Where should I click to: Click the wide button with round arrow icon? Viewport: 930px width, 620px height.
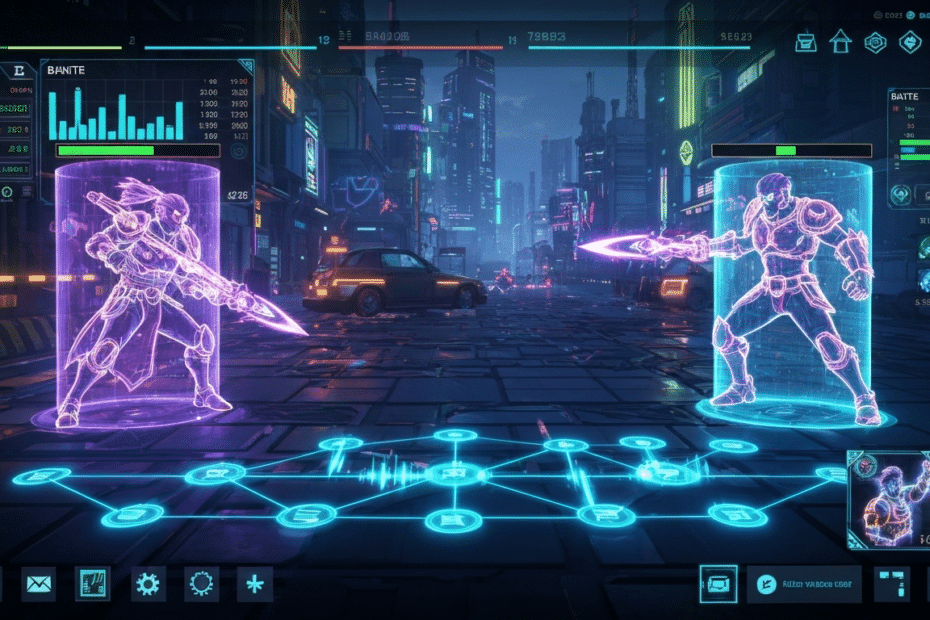[803, 584]
